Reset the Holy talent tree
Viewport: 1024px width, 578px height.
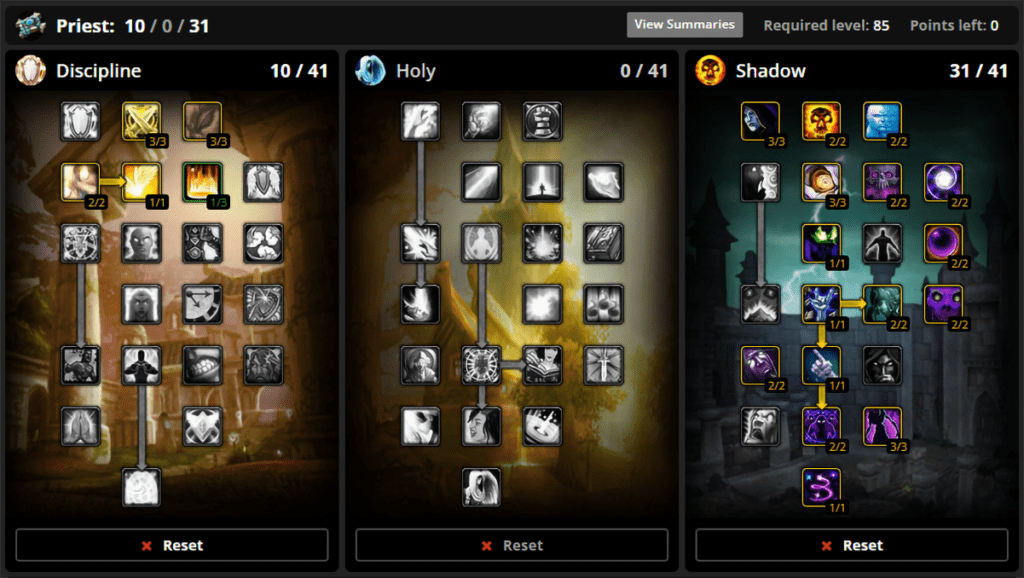[x=512, y=545]
